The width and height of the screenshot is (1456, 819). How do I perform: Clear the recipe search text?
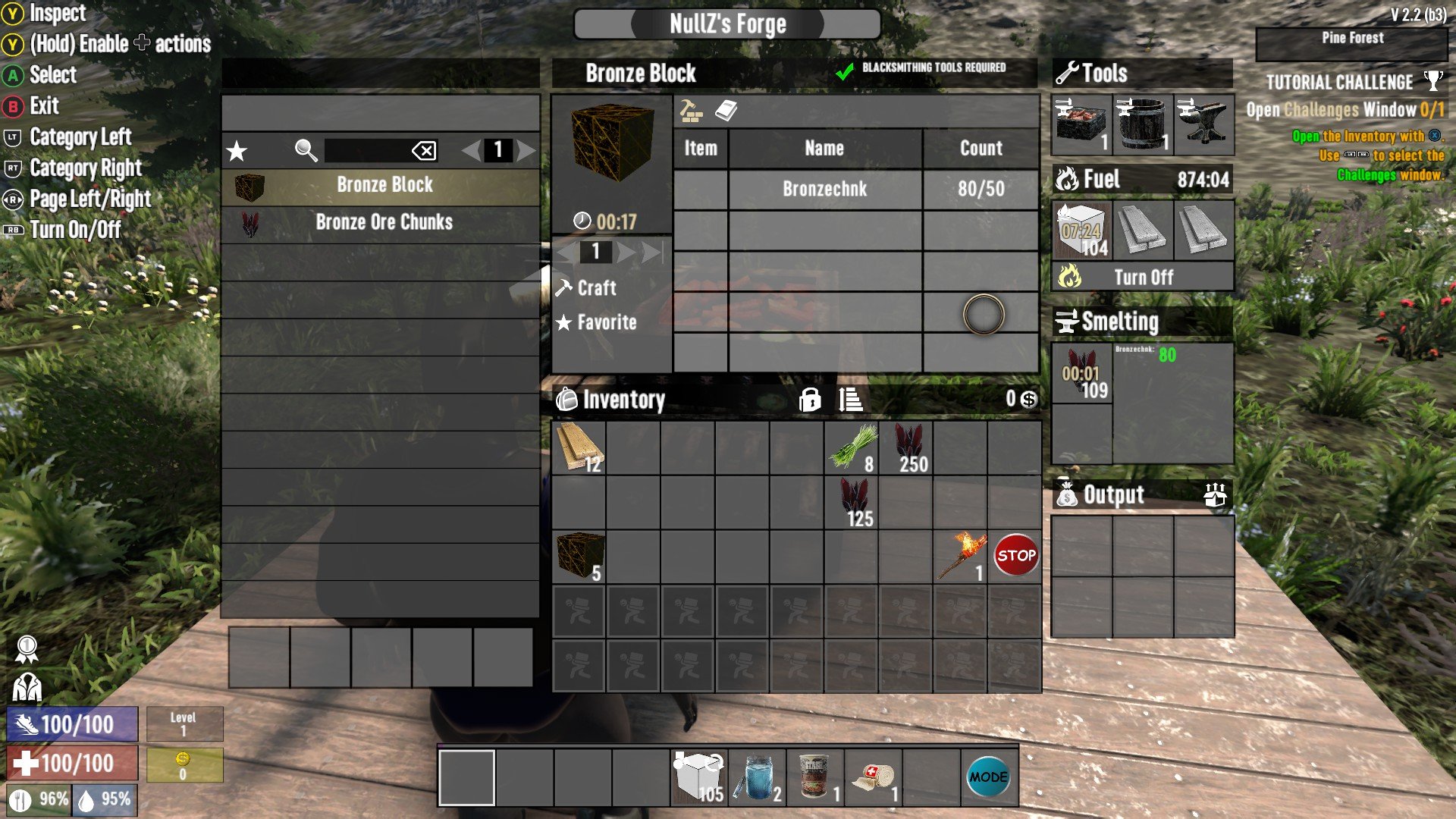424,150
